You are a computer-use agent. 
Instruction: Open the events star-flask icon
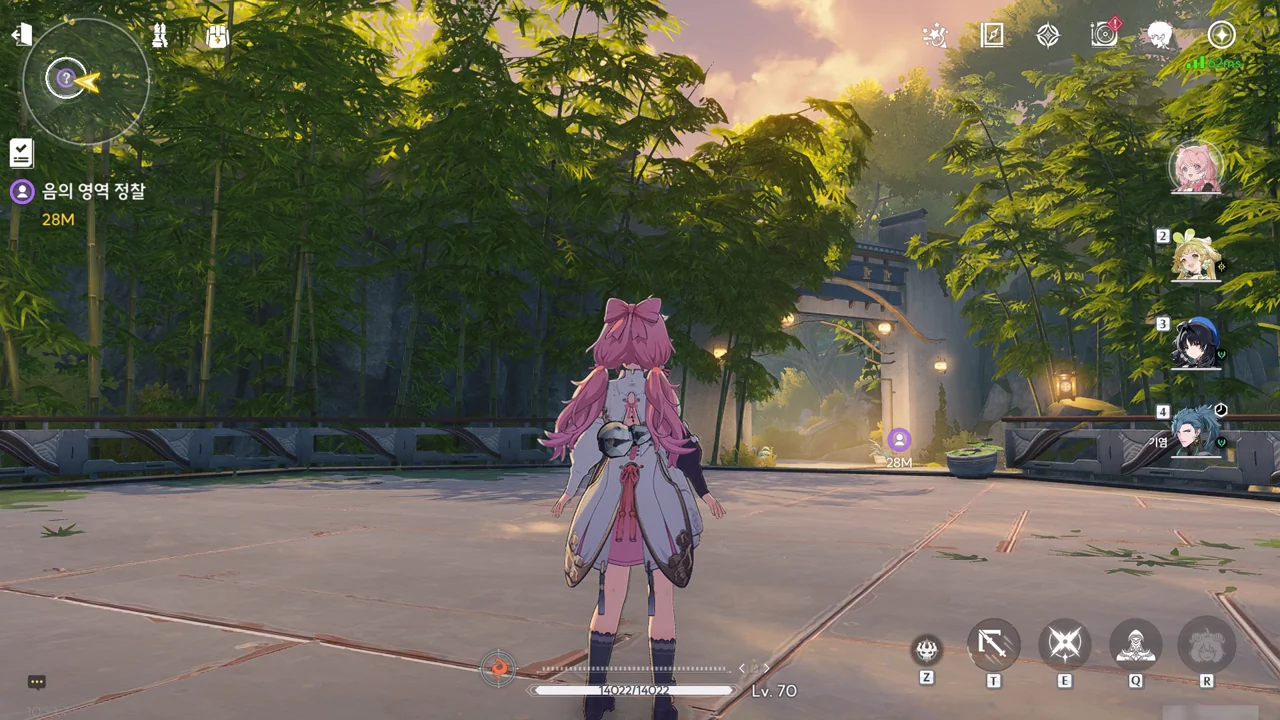[x=934, y=36]
